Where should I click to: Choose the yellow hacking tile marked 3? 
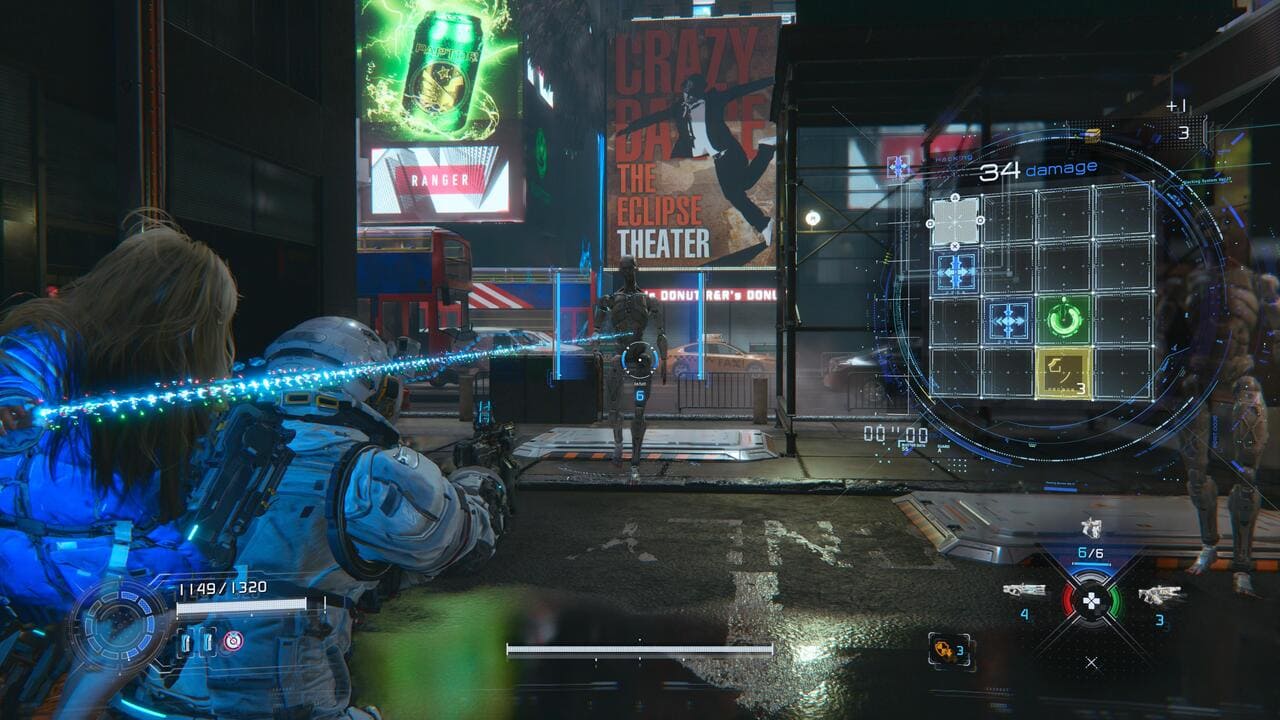[1064, 373]
